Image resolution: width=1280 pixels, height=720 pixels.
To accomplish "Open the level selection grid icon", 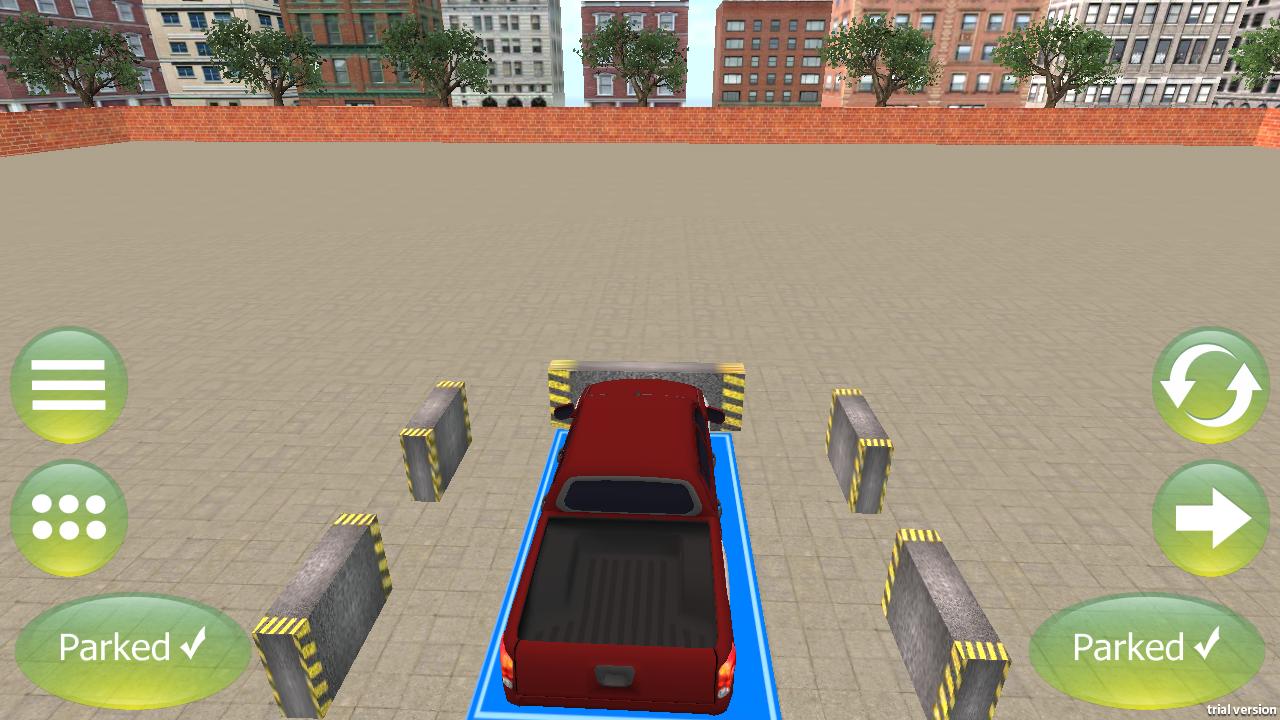I will [68, 520].
